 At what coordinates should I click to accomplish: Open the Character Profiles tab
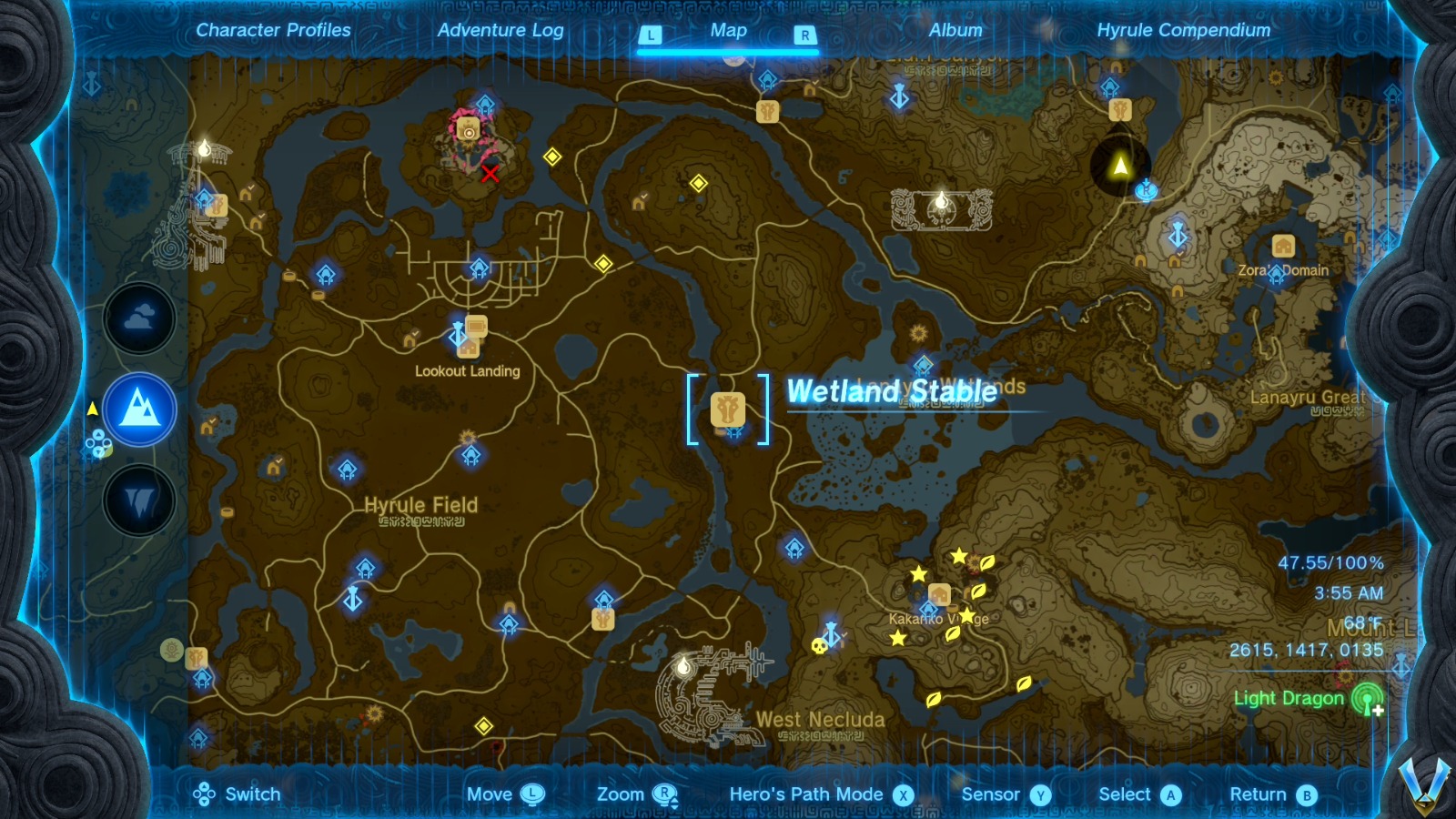[271, 29]
